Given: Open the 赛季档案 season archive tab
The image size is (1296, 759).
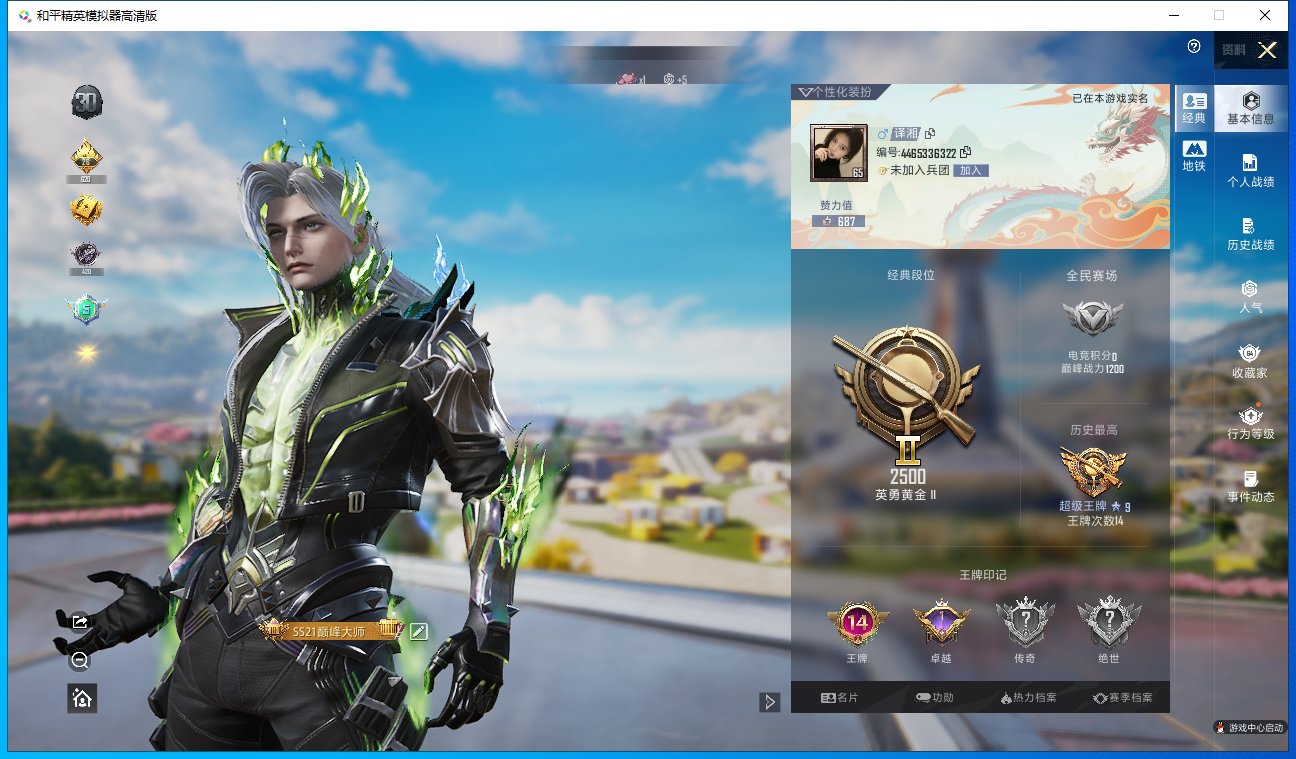Looking at the screenshot, I should pos(1122,698).
